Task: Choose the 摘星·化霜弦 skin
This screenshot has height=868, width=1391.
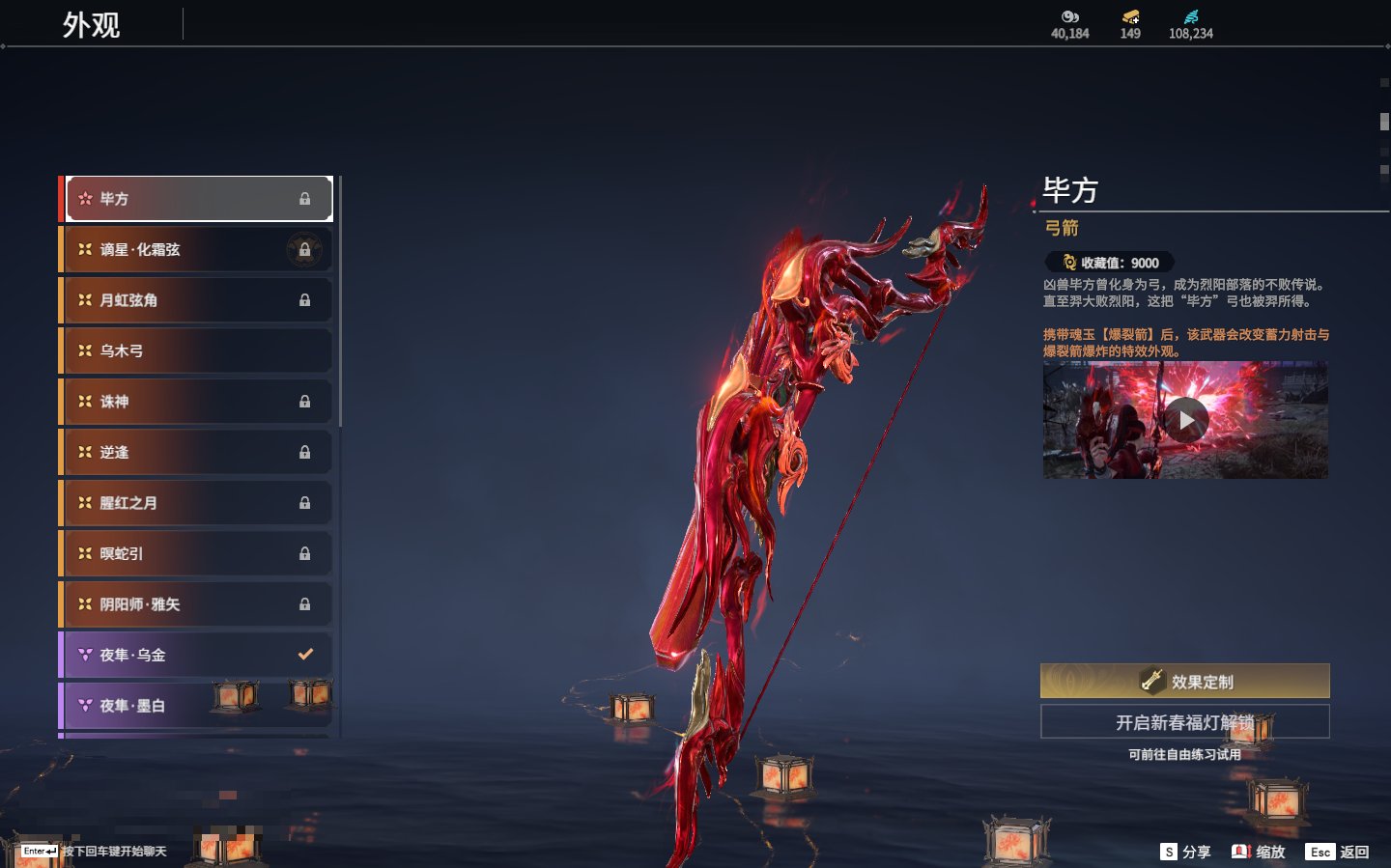Action: (x=198, y=249)
